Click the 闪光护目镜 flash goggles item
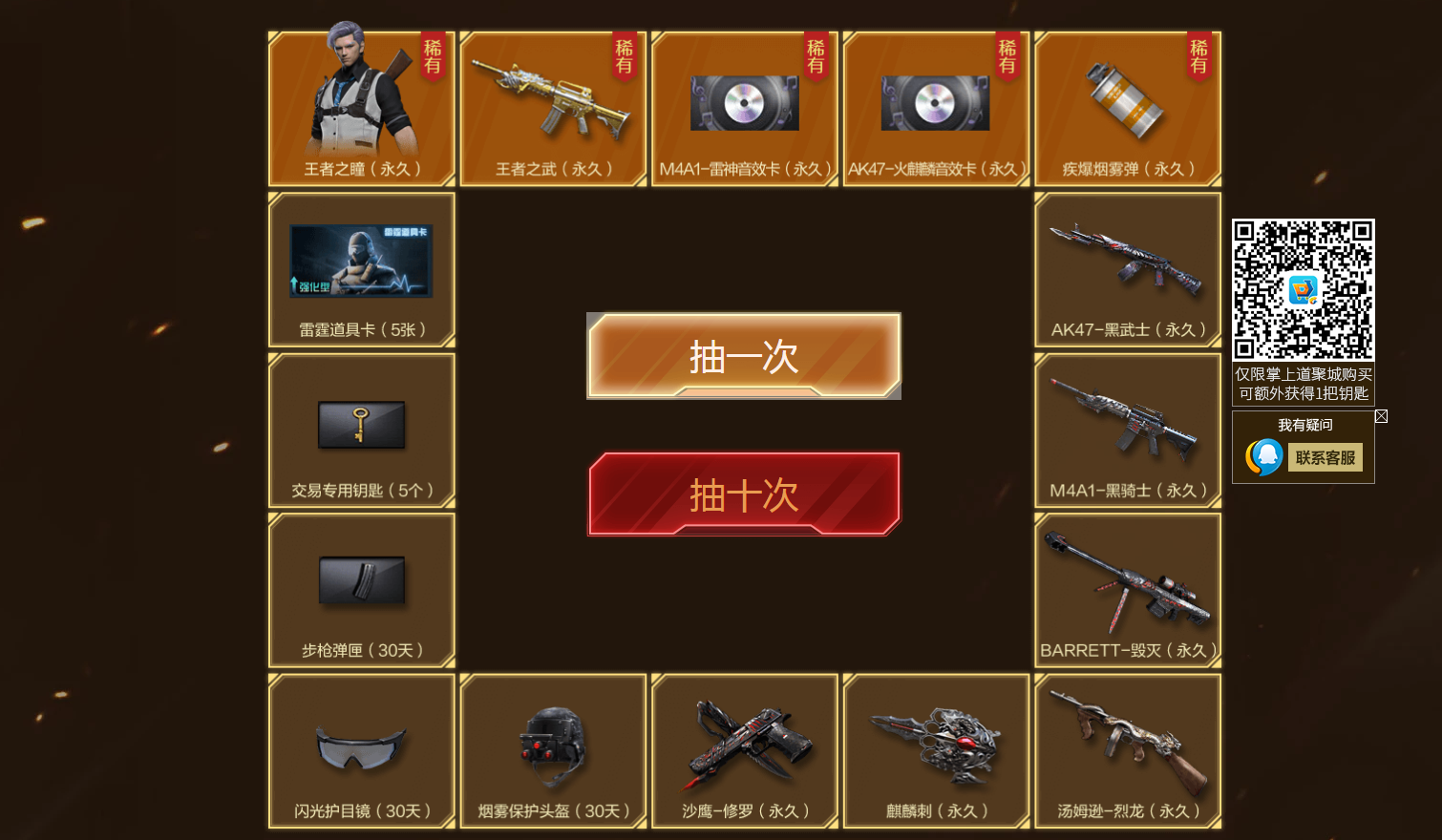Image resolution: width=1442 pixels, height=840 pixels. click(361, 749)
